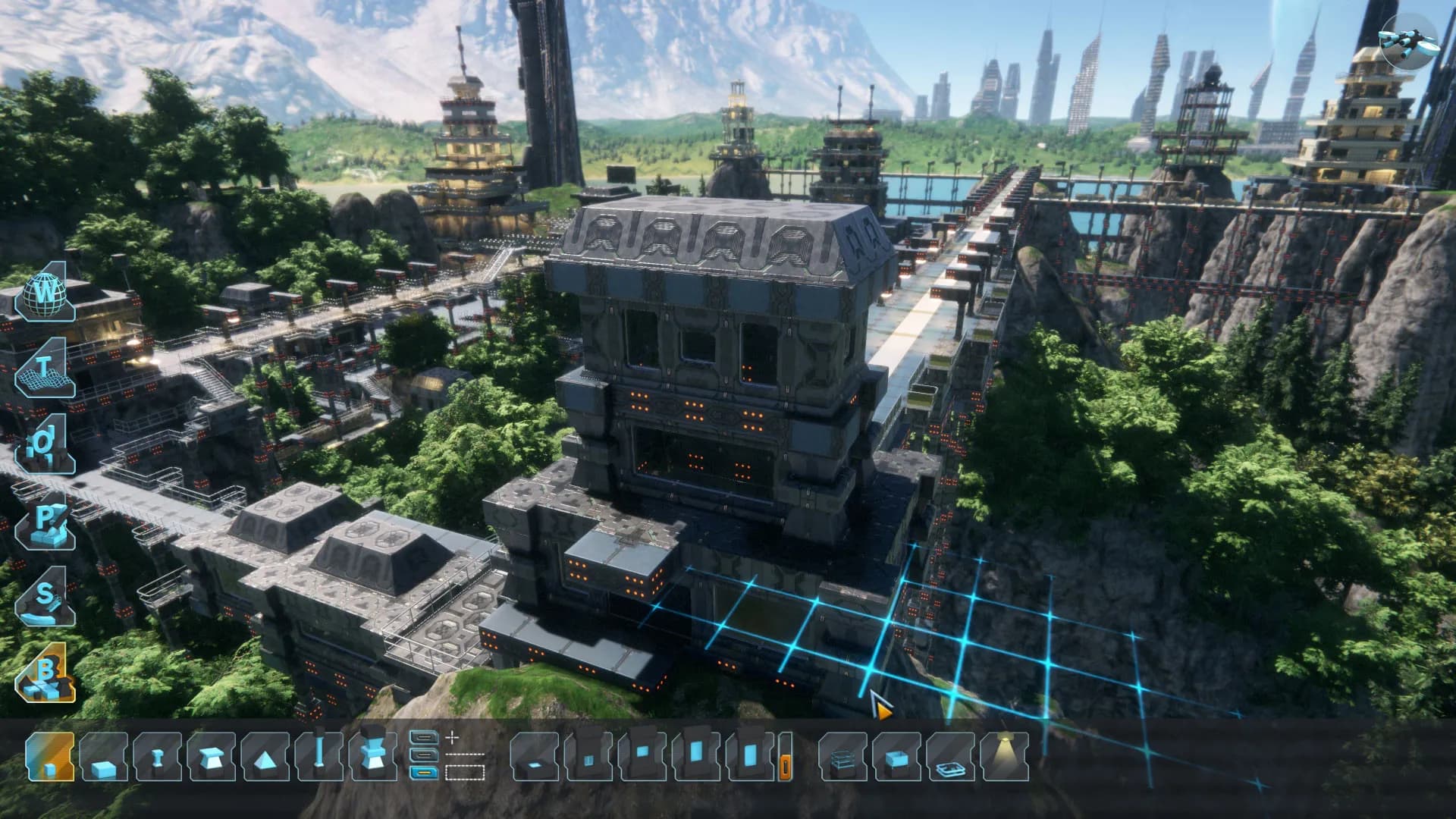1456x819 pixels.
Task: Open the World tool marked W
Action: point(45,293)
